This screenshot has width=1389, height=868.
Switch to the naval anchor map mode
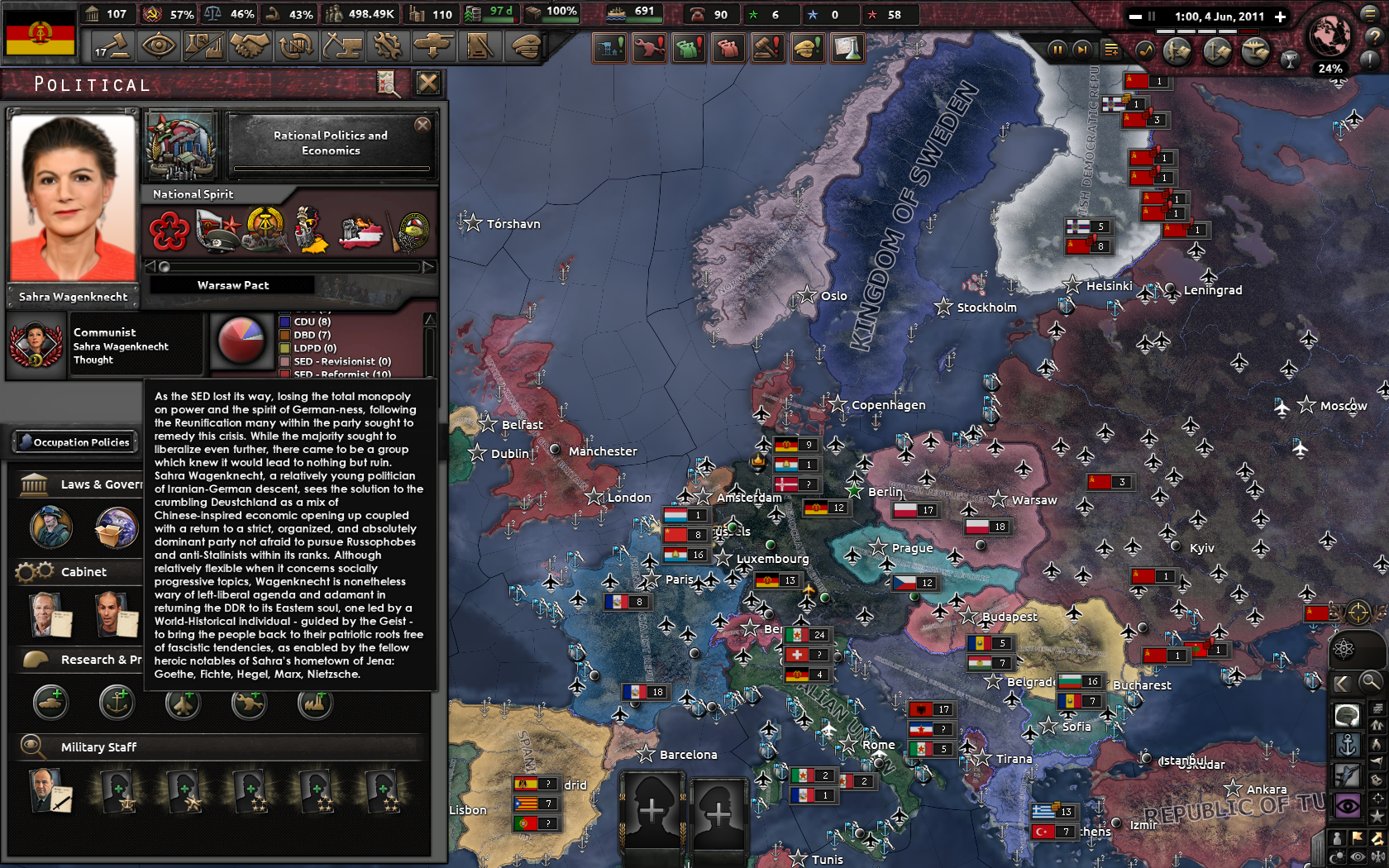pyautogui.click(x=1348, y=746)
